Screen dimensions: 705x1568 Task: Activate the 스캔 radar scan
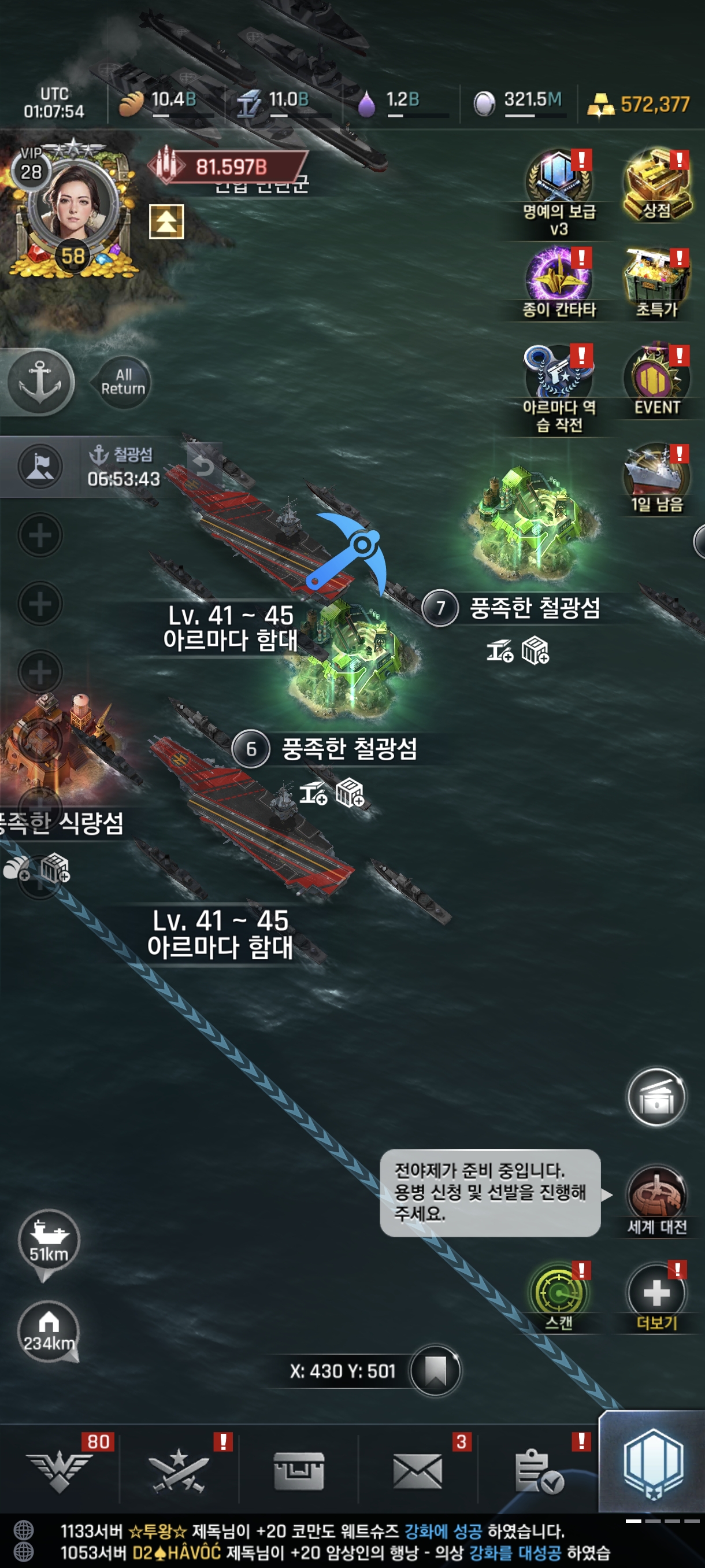tap(558, 1292)
